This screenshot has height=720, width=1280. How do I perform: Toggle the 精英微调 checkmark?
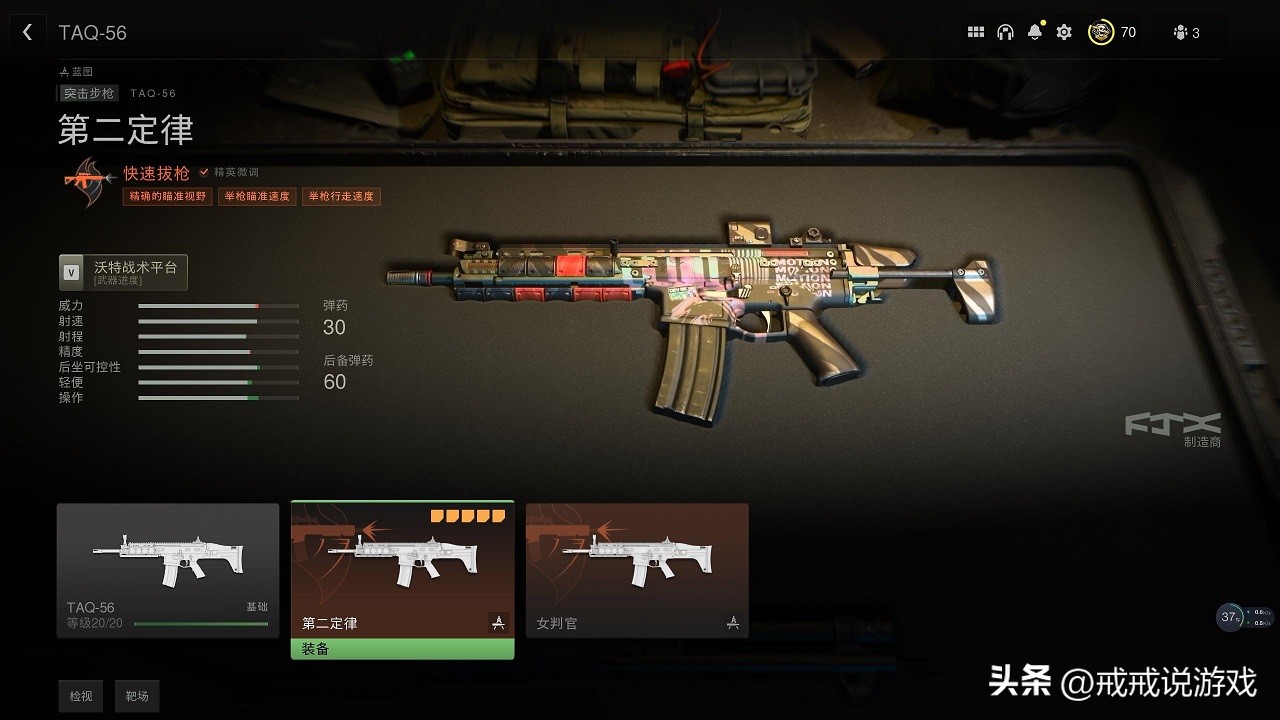[205, 171]
